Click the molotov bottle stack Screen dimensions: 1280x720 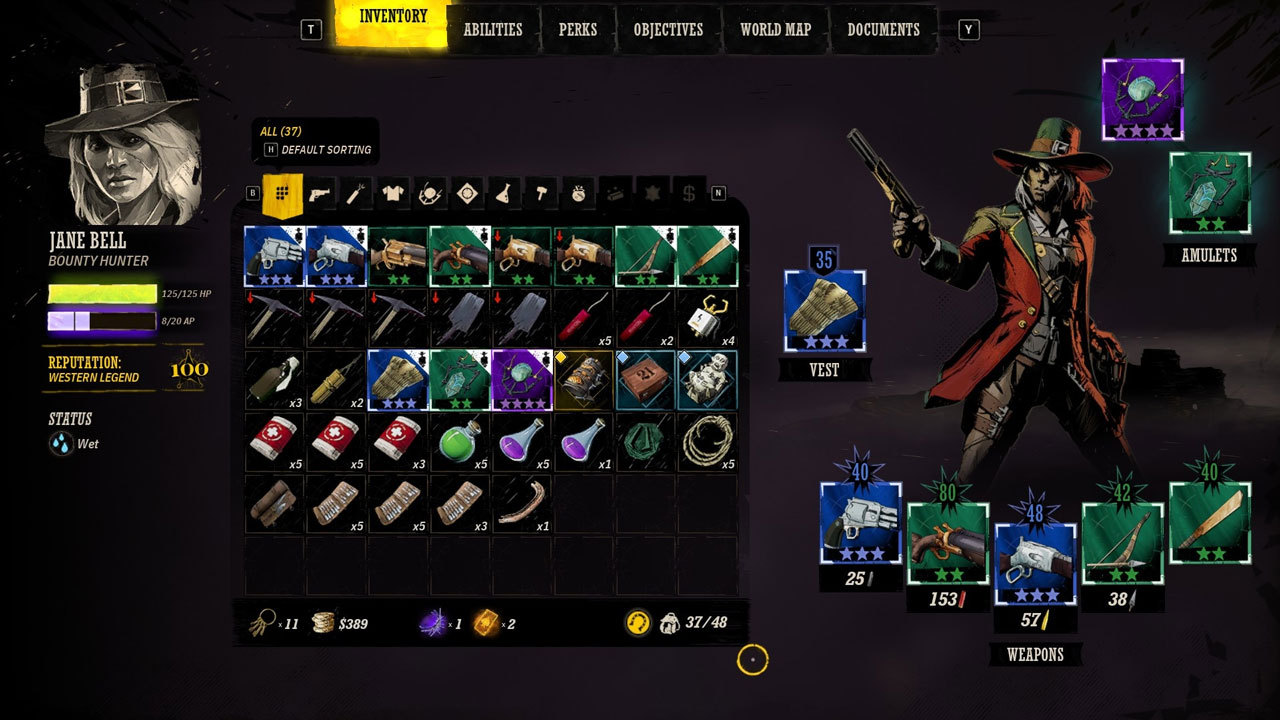pyautogui.click(x=274, y=380)
